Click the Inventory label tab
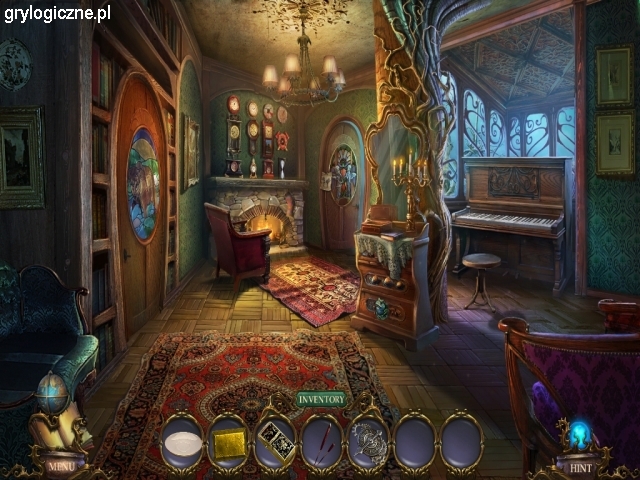Viewport: 640px width, 480px height. pos(322,400)
